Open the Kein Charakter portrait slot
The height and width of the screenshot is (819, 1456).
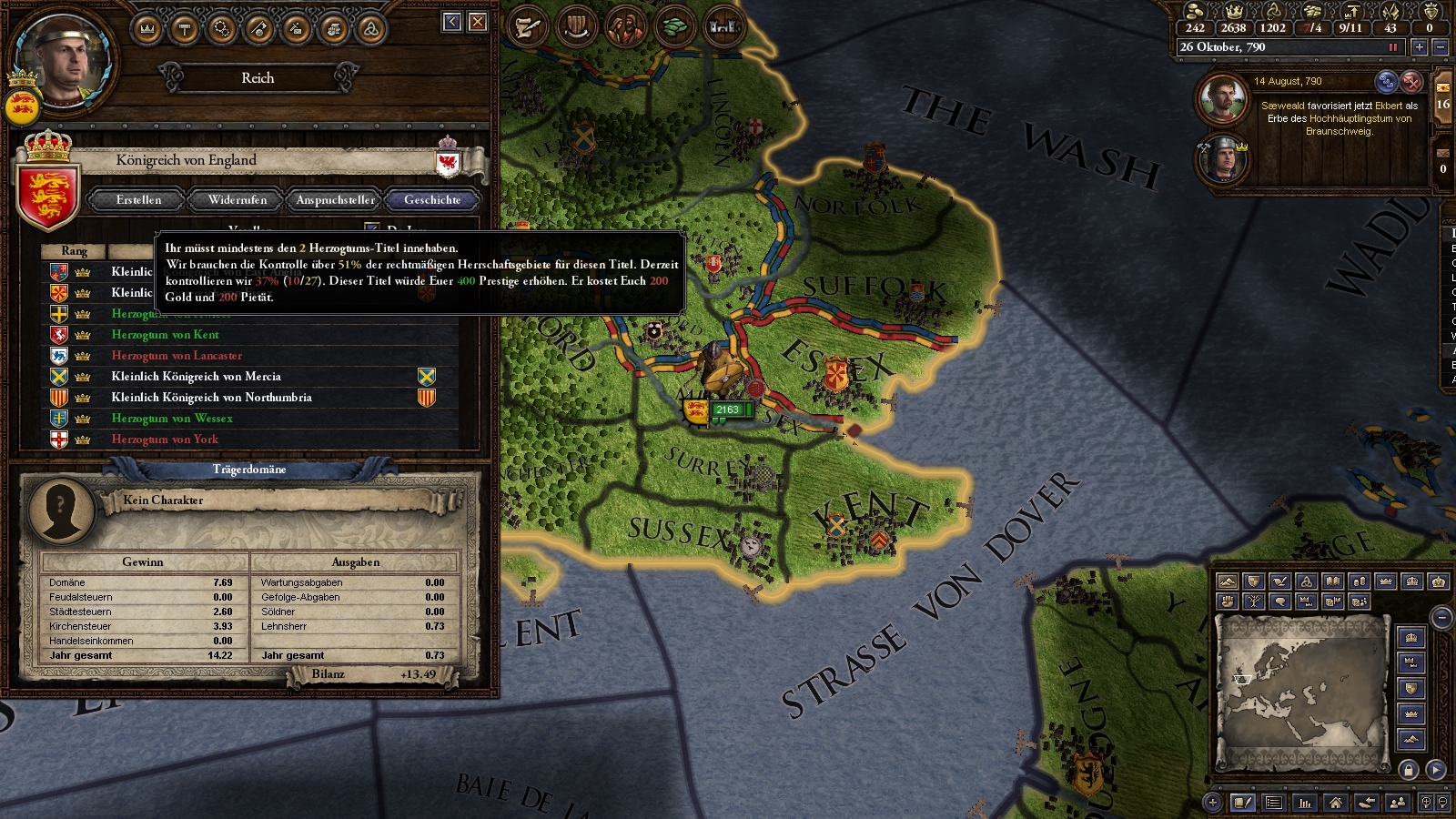[x=61, y=510]
